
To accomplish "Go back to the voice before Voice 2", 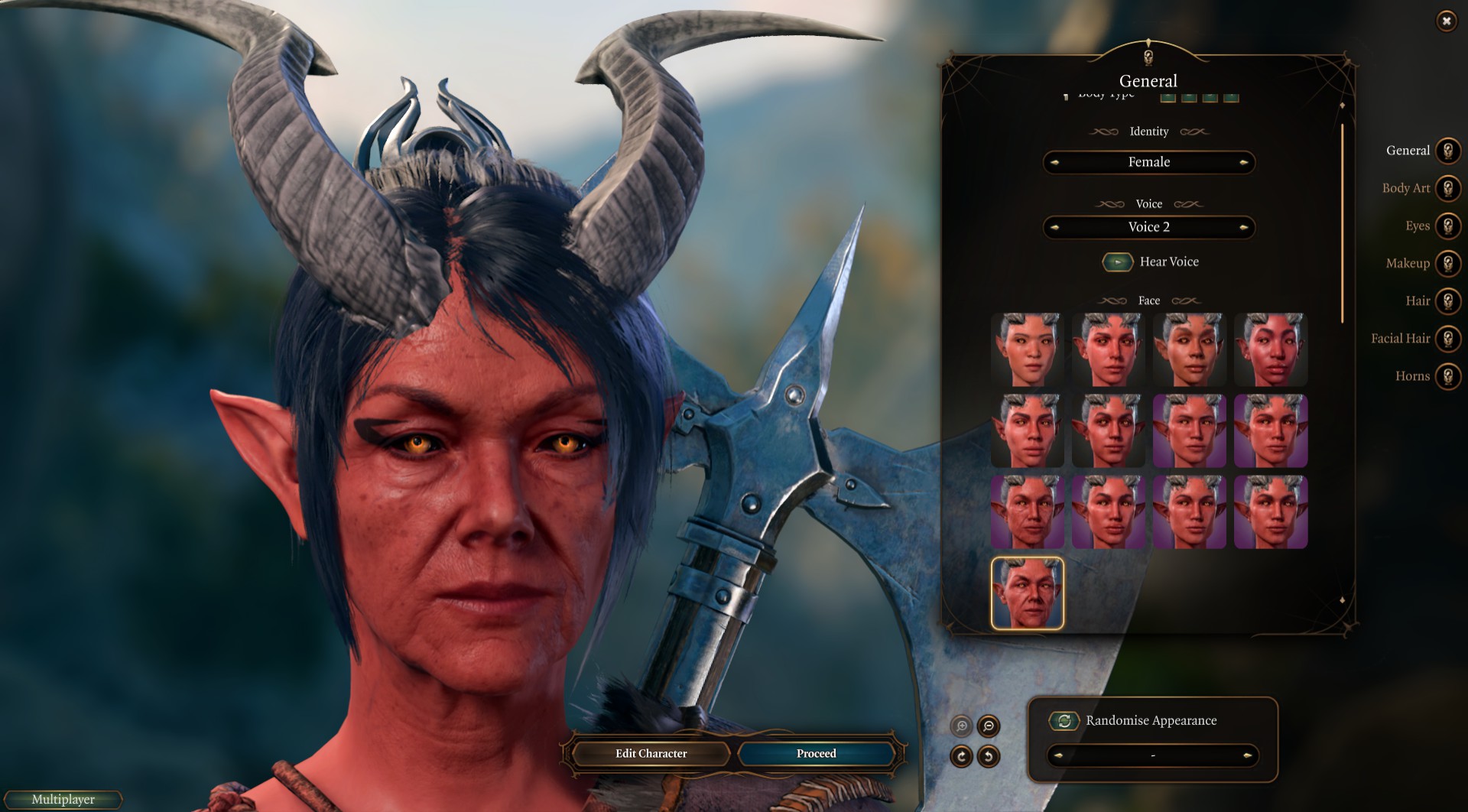I will tap(1054, 227).
